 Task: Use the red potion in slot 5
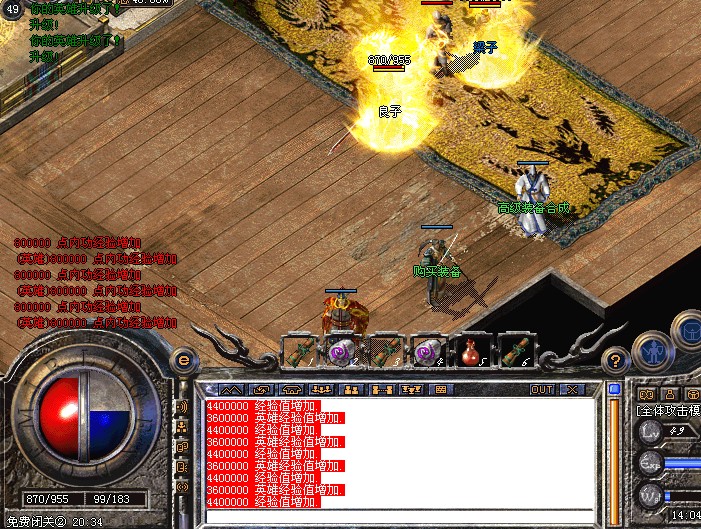tap(471, 352)
